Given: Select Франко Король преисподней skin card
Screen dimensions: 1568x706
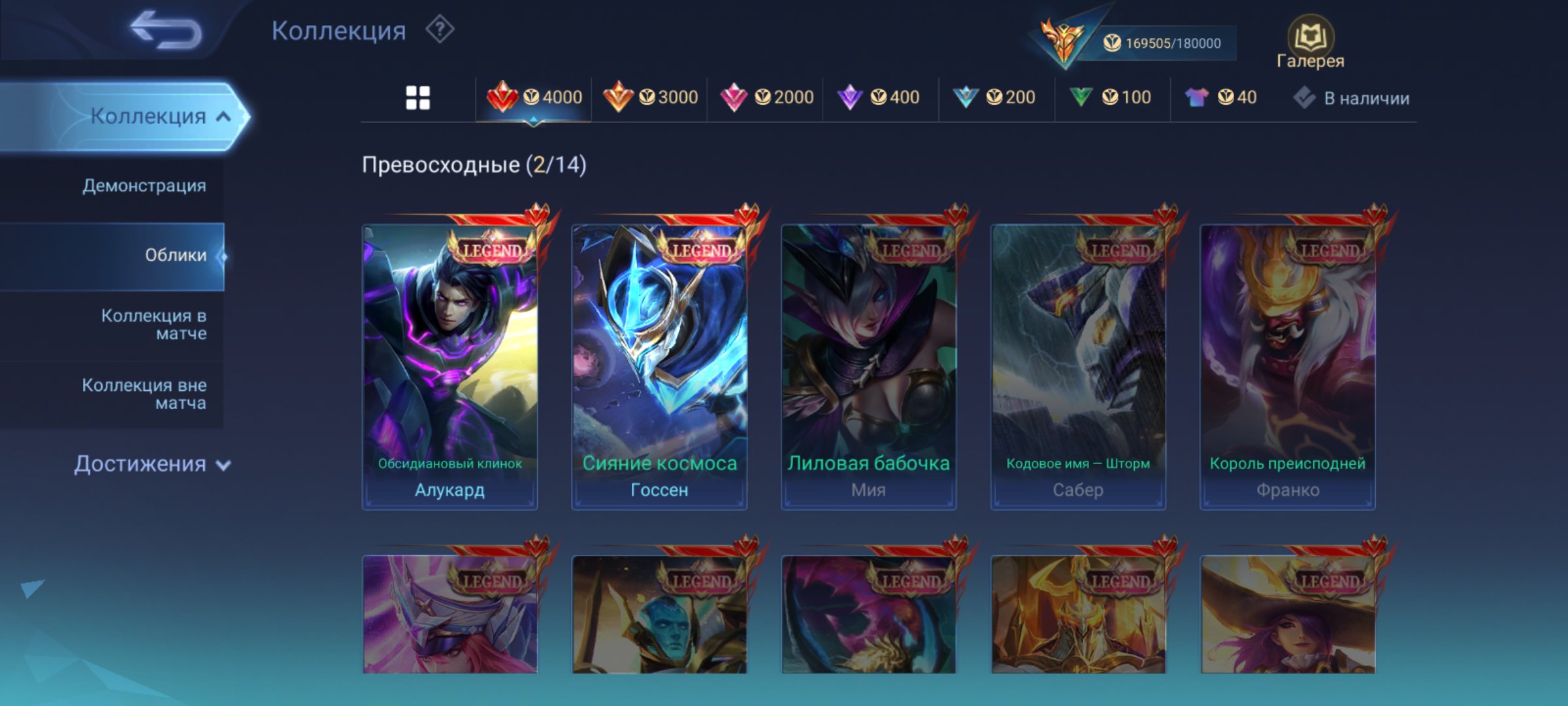Looking at the screenshot, I should coord(1287,366).
